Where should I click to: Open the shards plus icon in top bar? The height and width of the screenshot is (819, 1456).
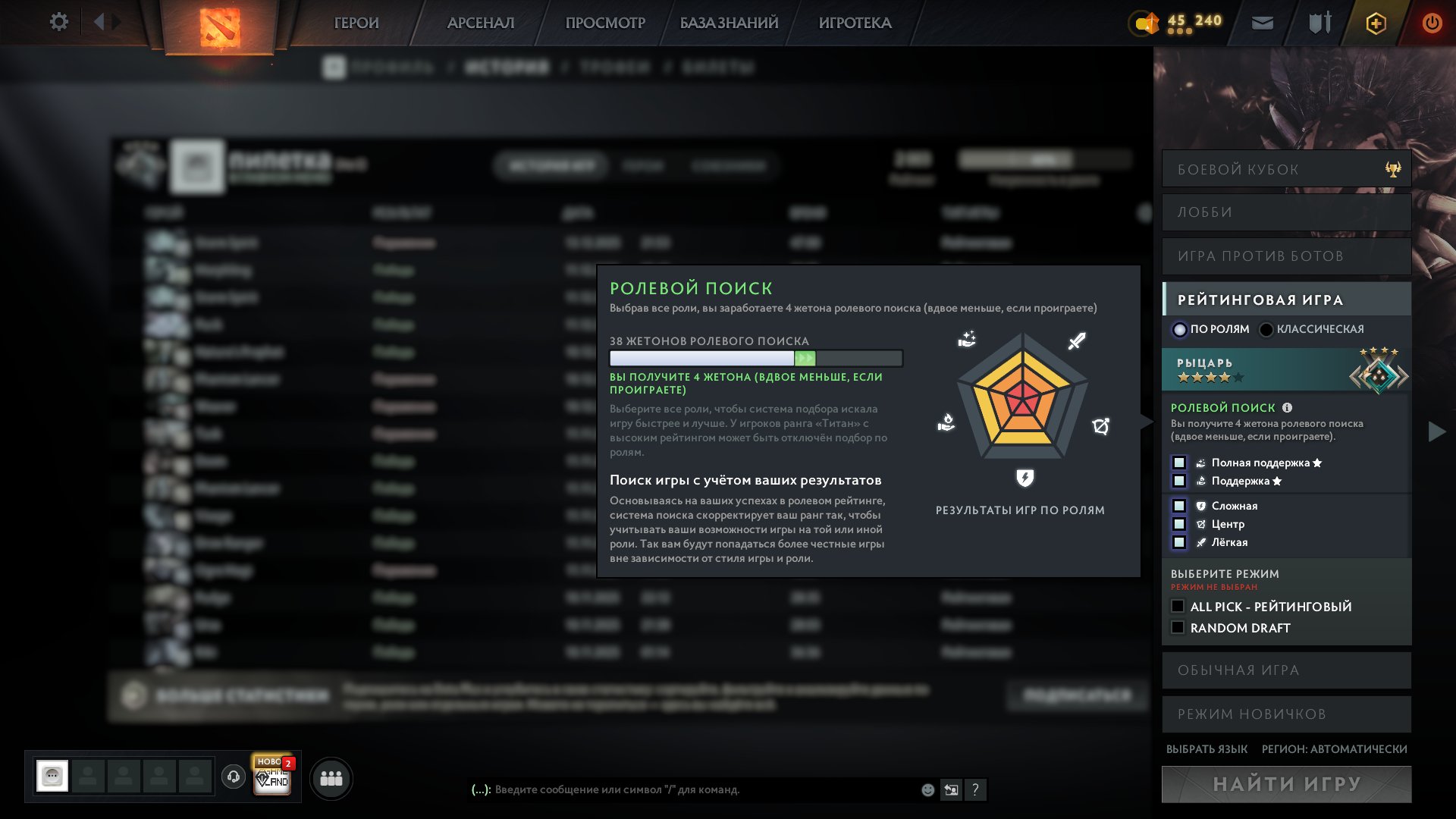point(1376,23)
